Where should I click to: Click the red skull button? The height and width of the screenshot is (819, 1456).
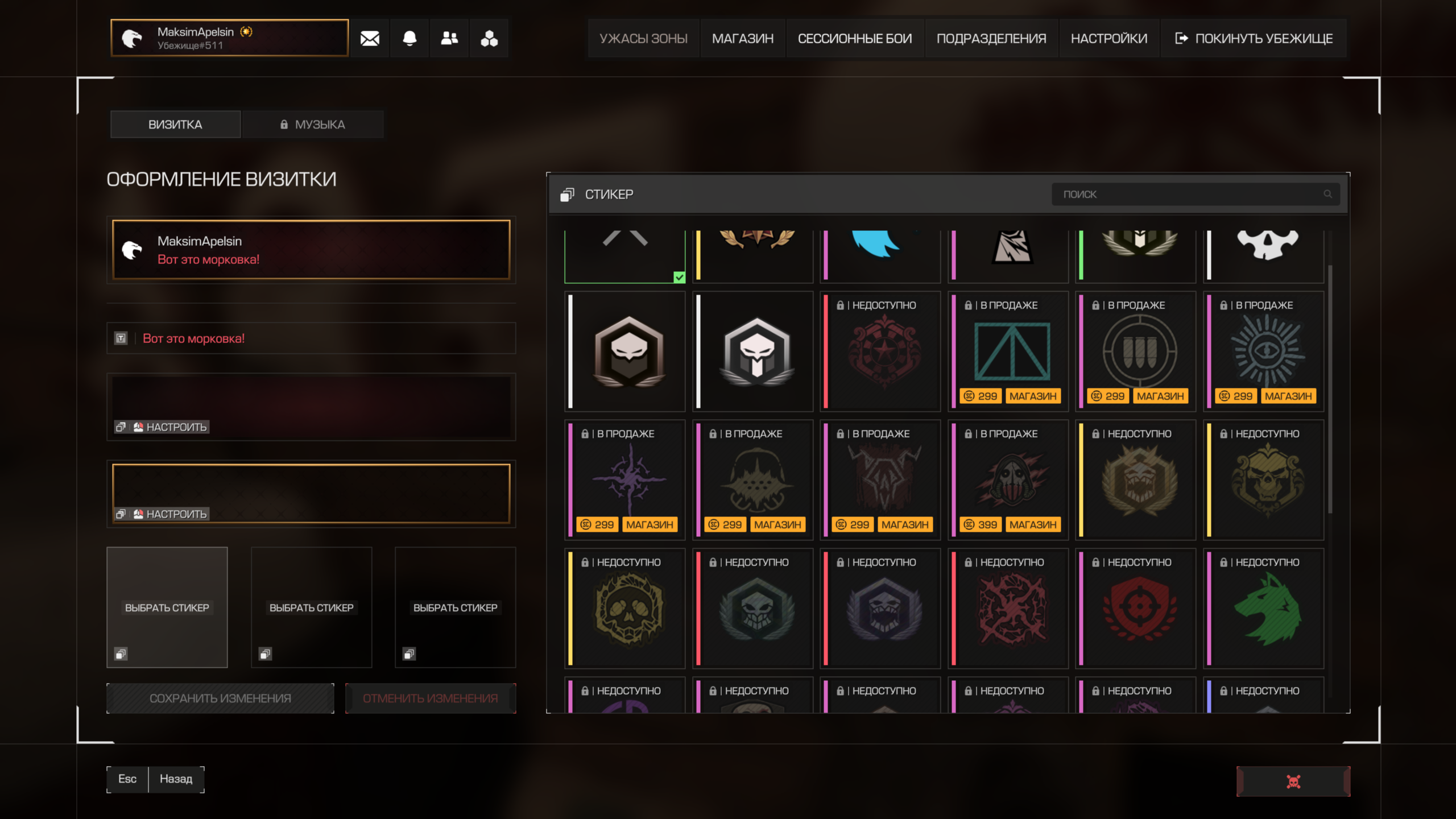click(1293, 781)
